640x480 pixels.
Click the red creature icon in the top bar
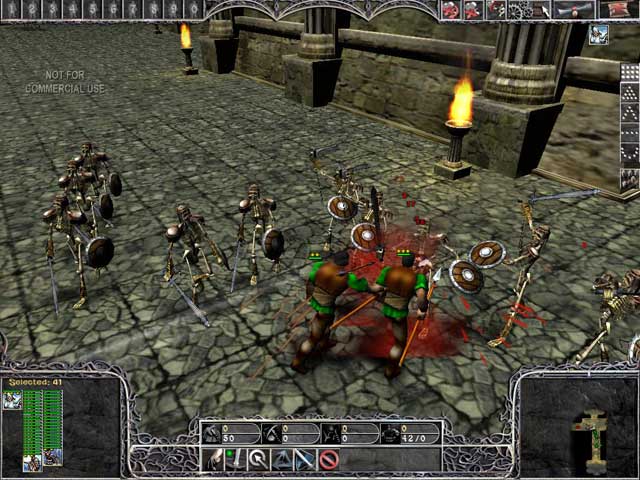point(451,9)
